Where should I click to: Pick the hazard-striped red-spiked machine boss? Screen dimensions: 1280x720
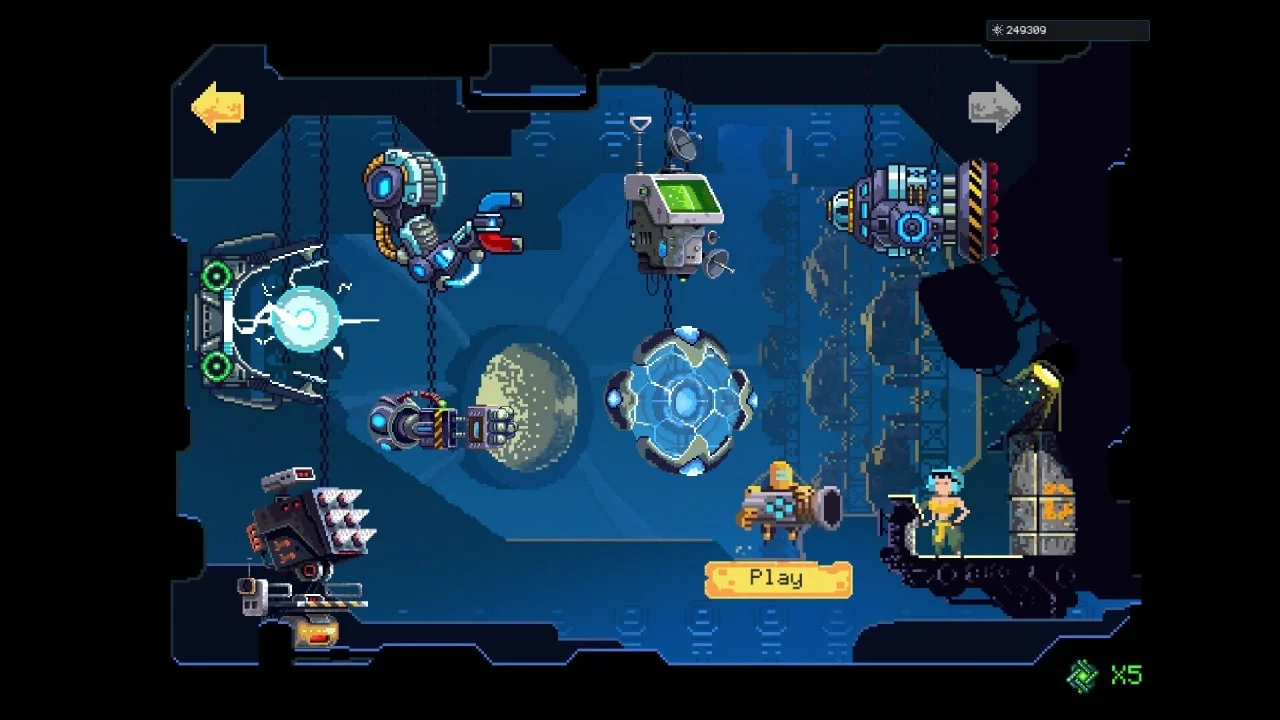coord(920,212)
